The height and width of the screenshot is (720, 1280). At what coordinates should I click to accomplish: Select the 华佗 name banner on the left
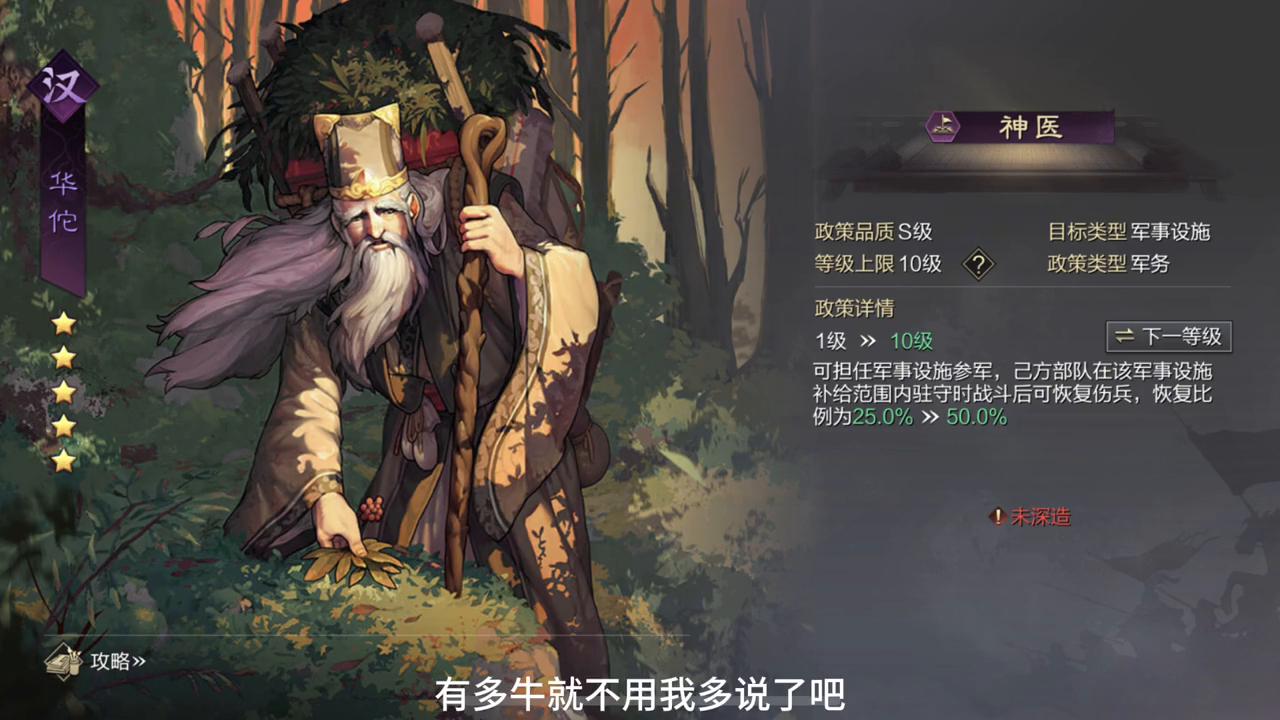(63, 200)
